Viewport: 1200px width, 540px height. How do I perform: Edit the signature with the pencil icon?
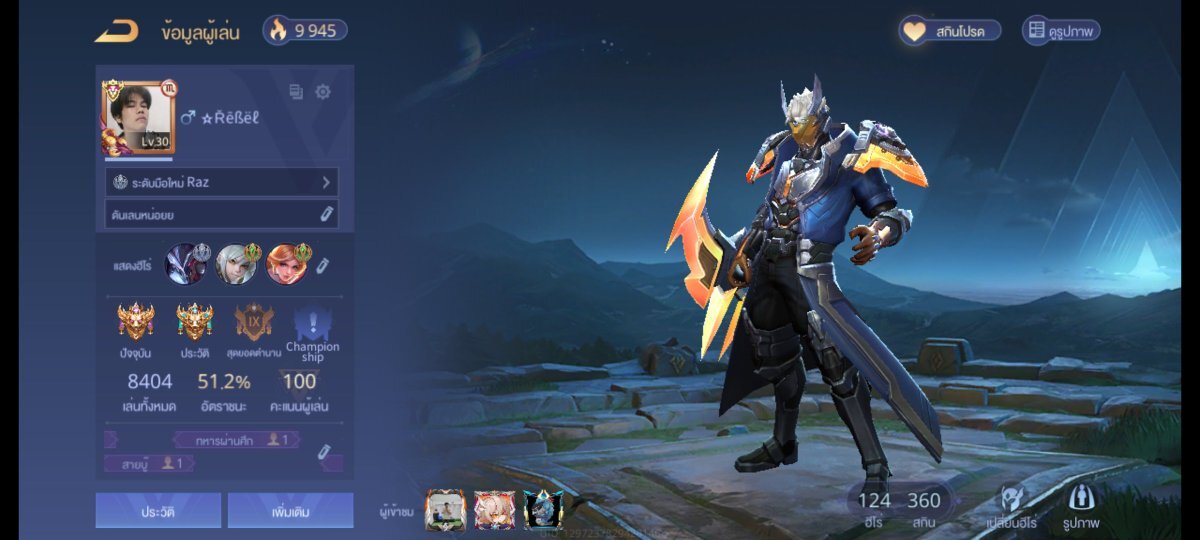(326, 214)
